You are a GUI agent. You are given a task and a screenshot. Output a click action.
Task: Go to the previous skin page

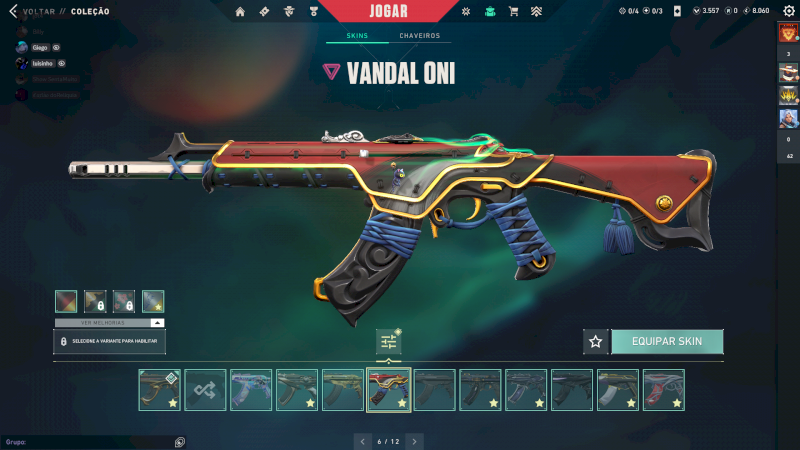pos(362,441)
